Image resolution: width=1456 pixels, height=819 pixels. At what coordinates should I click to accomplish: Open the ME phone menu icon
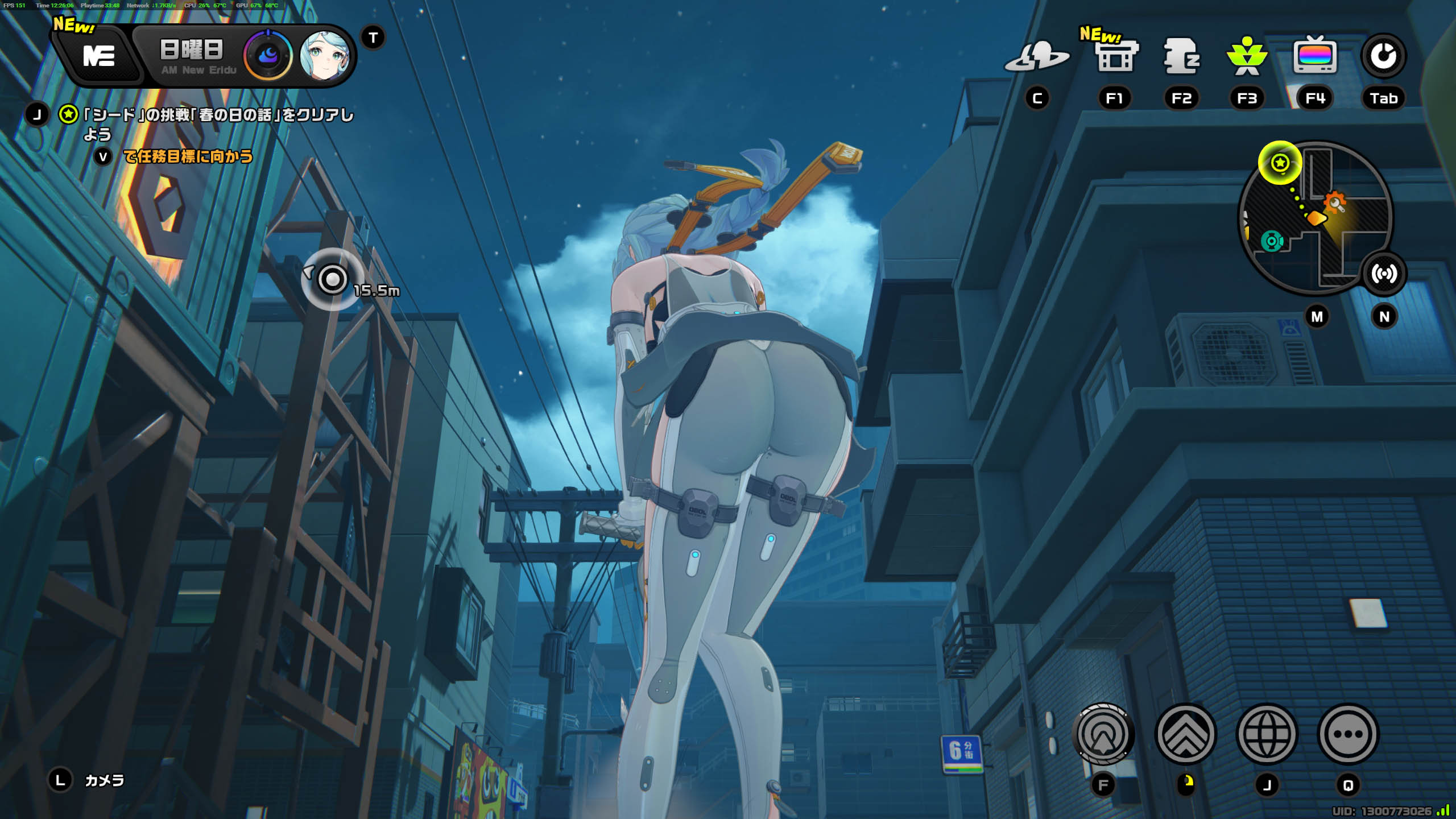(99, 56)
